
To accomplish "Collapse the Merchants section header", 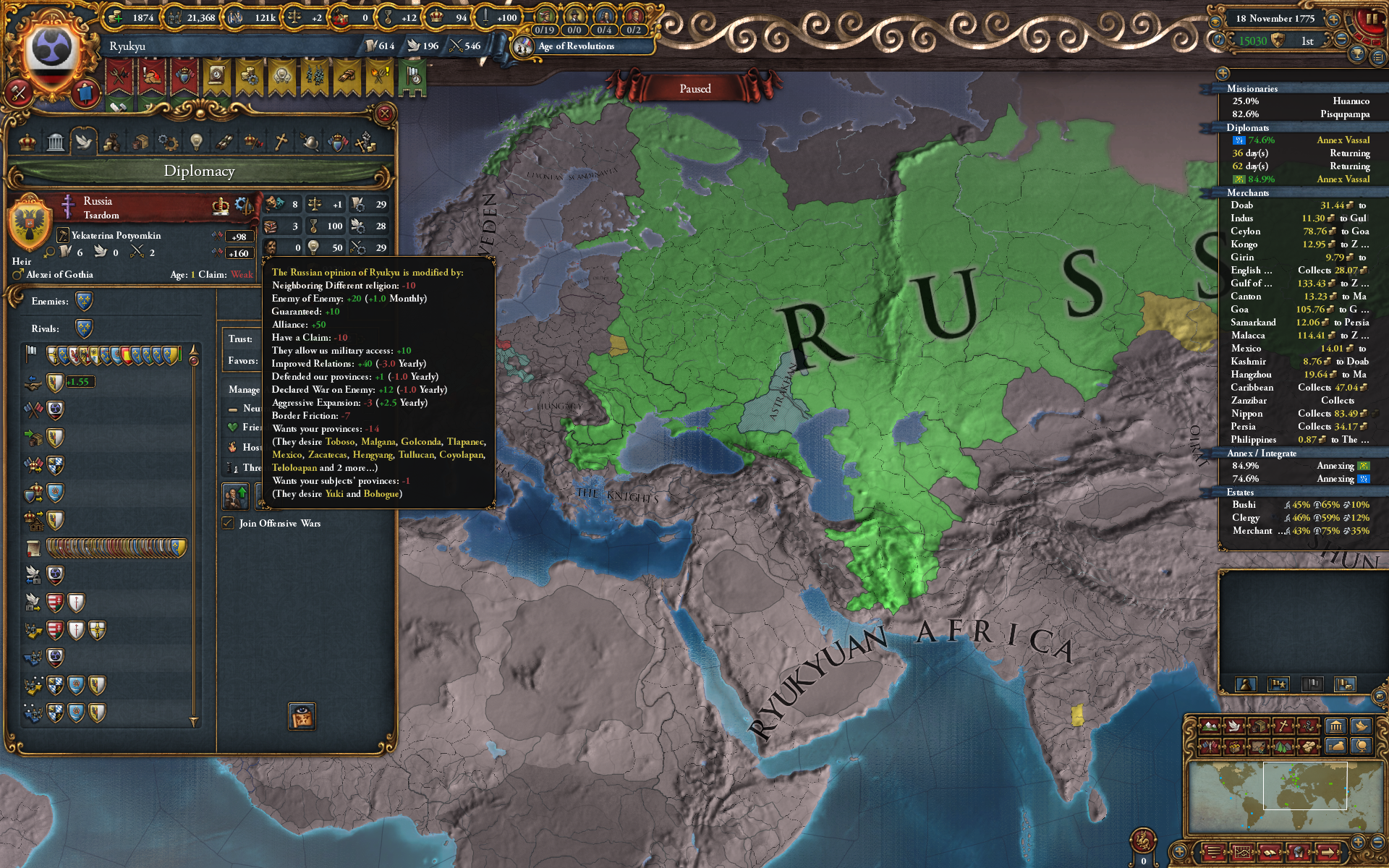I will pos(1249,193).
